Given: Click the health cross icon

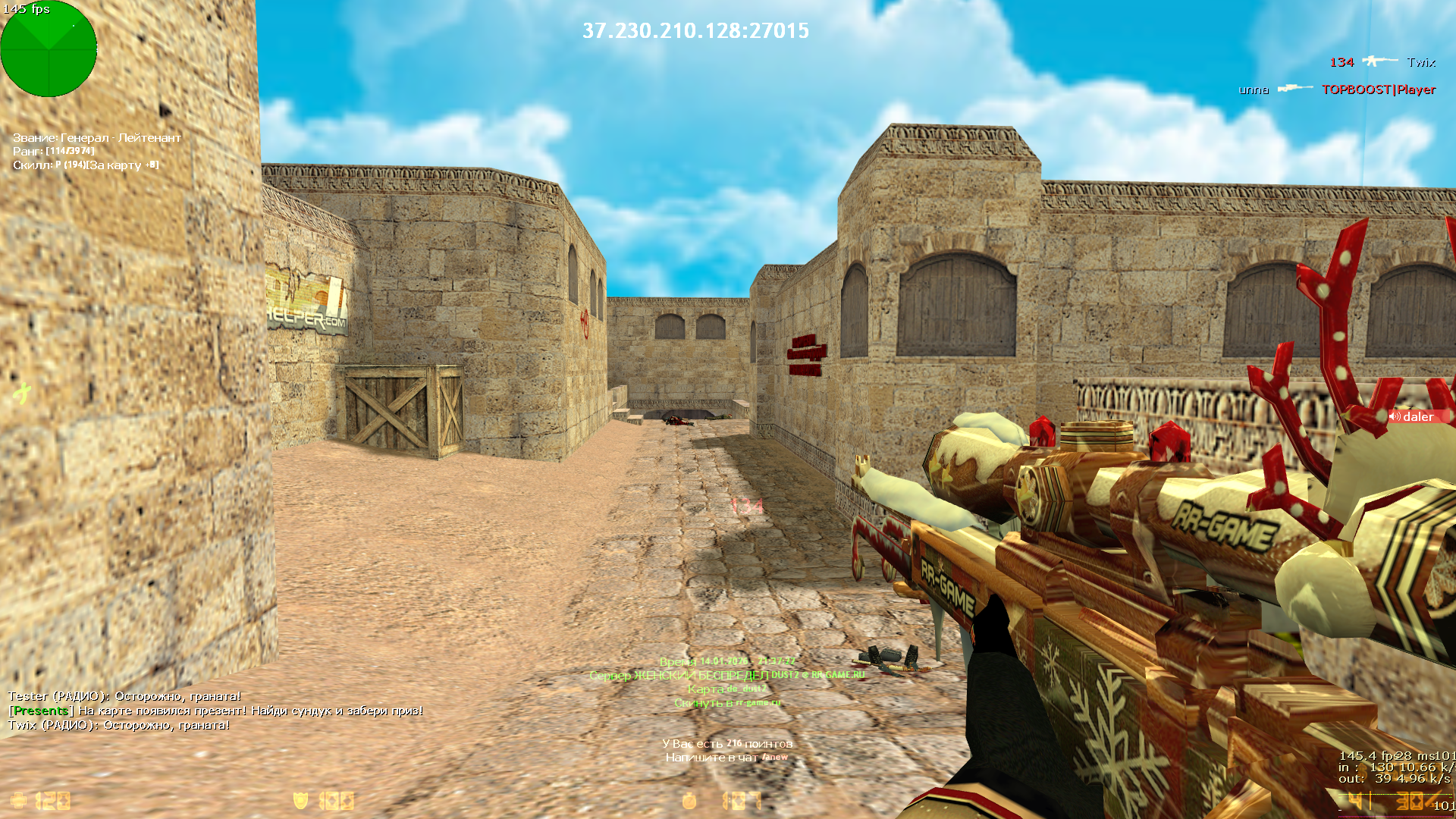Looking at the screenshot, I should [18, 801].
